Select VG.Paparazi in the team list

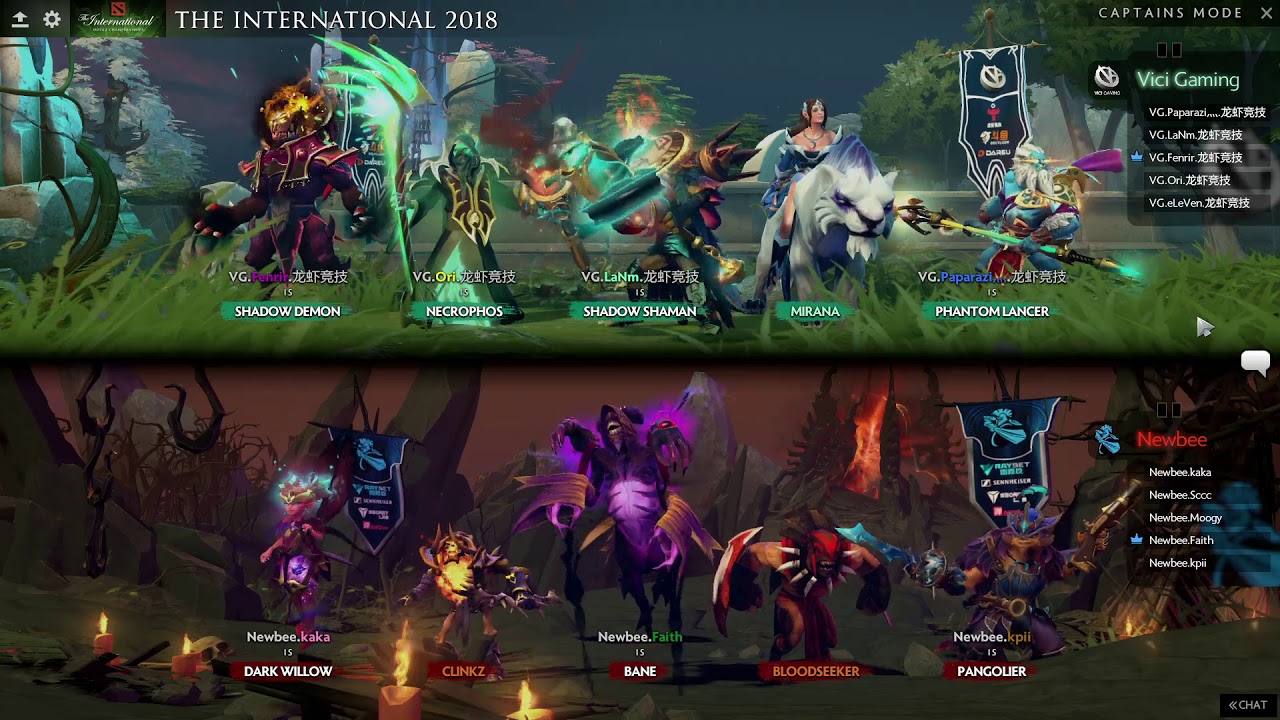tap(1206, 112)
